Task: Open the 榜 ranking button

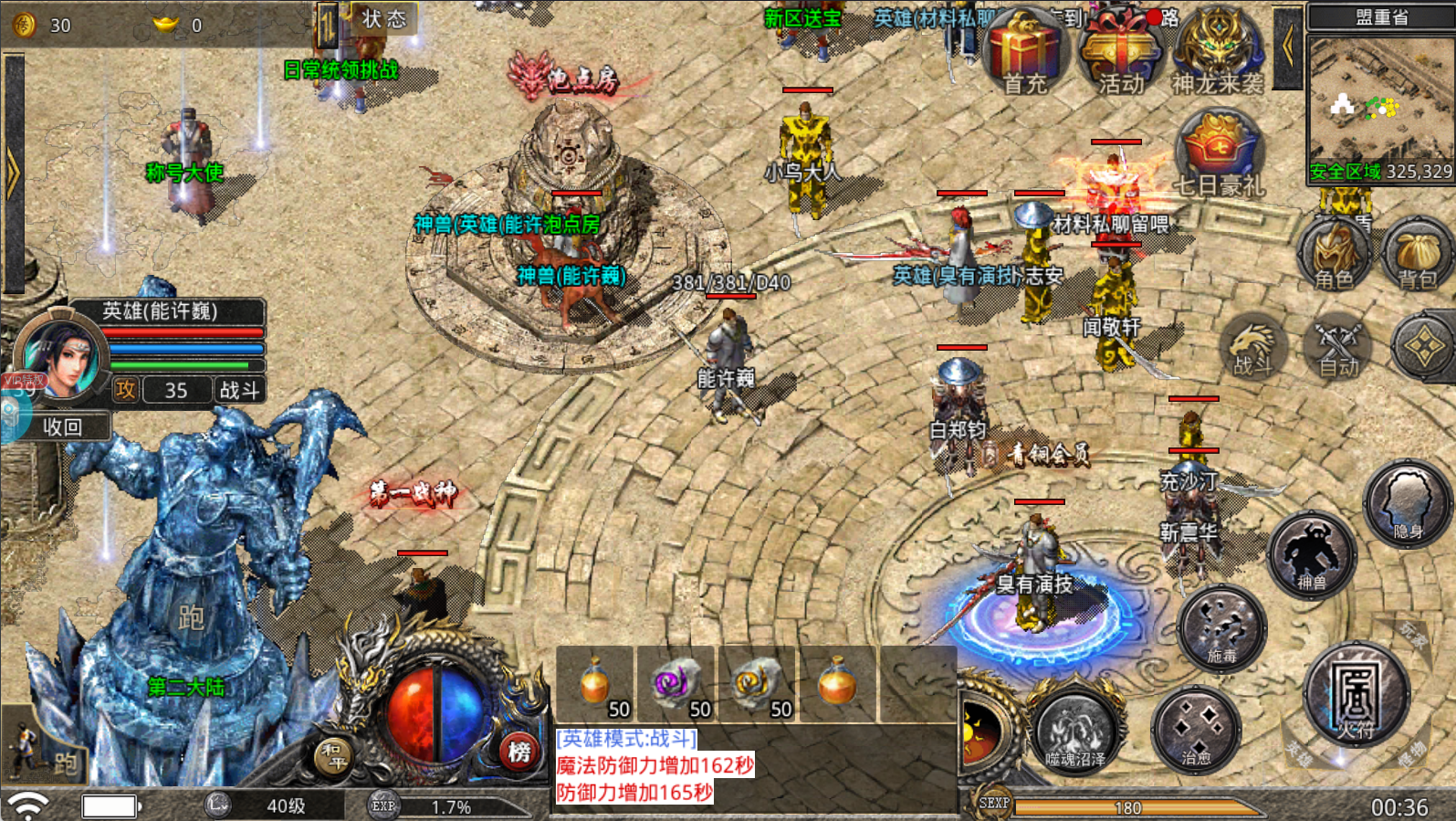Action: (519, 752)
